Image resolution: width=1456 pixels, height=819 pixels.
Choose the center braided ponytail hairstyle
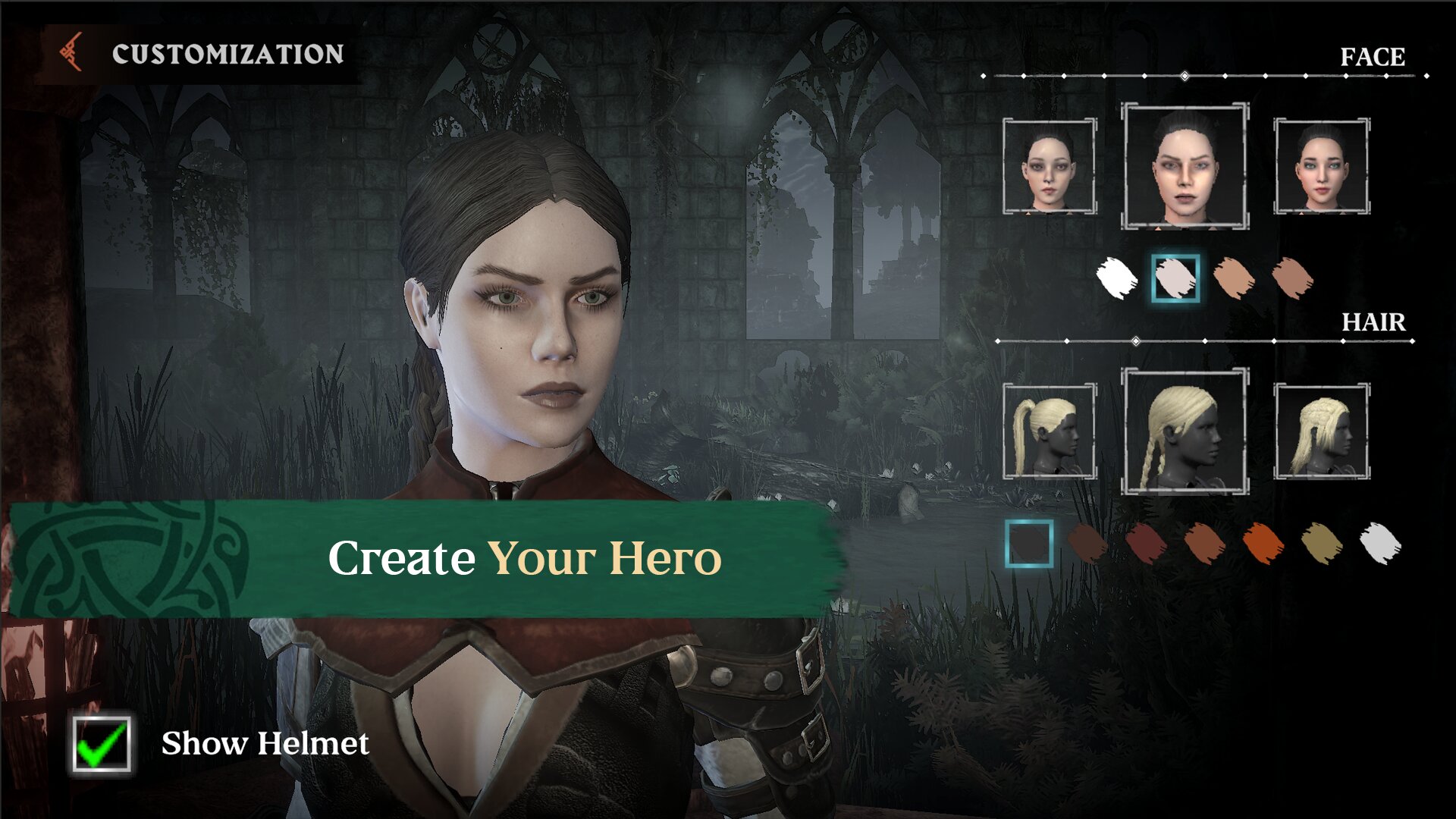tap(1185, 431)
